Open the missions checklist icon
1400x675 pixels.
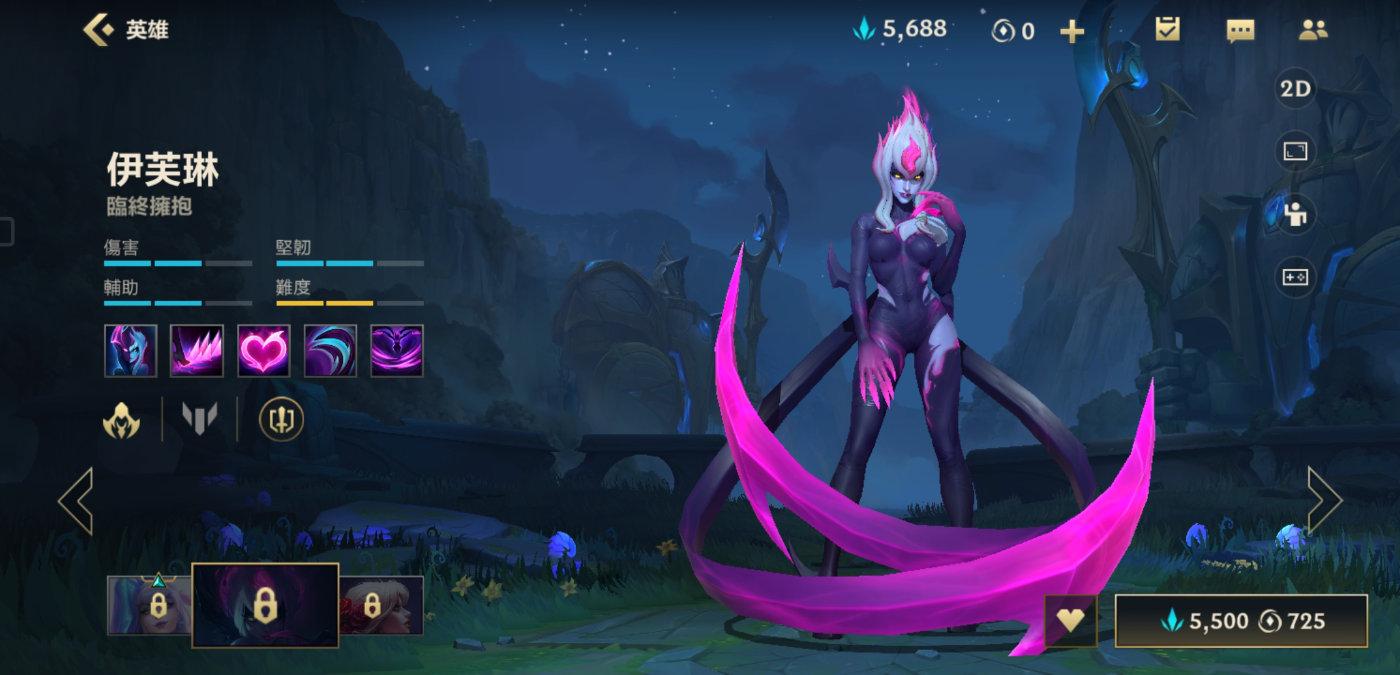pos(1167,30)
